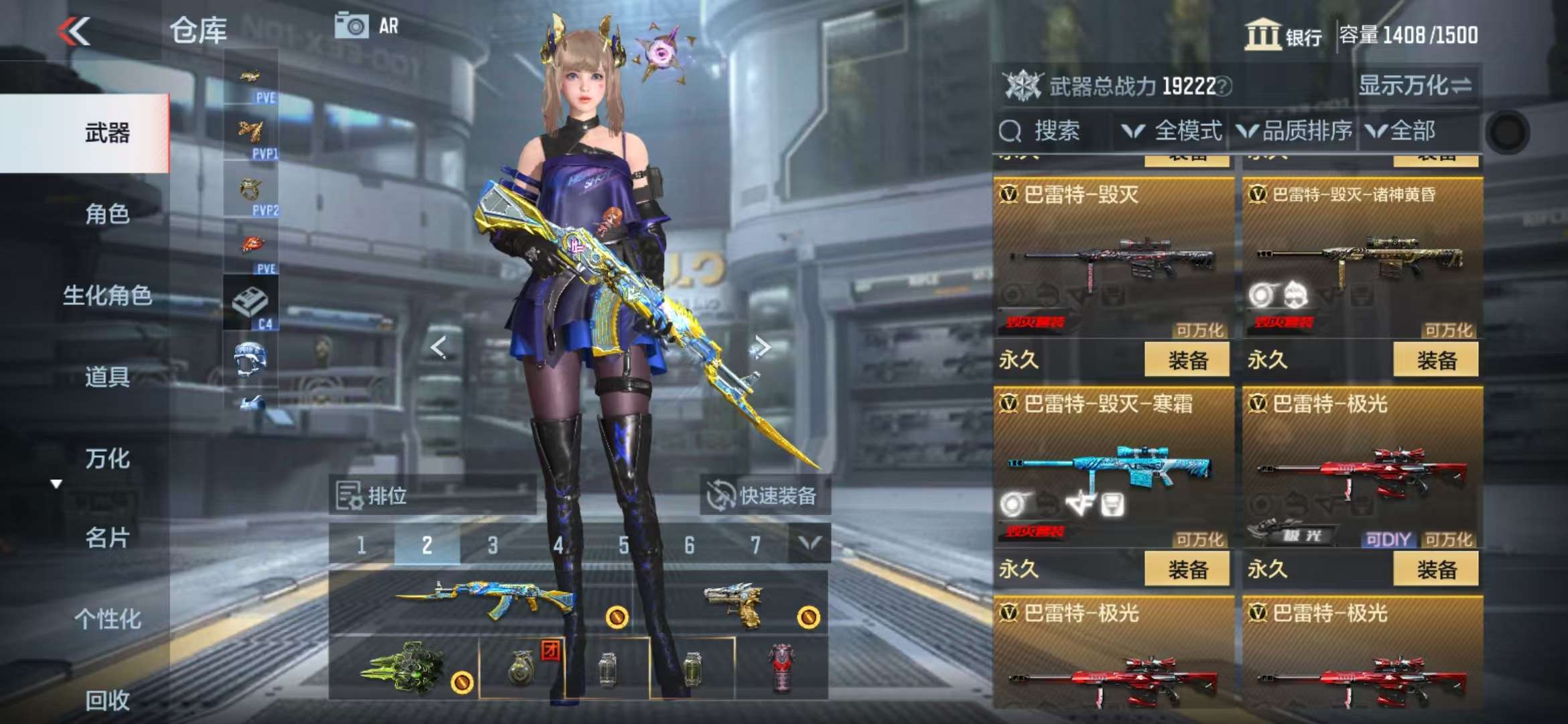Viewport: 1568px width, 724px height.
Task: Go back using the double-arrow button
Action: coord(74,31)
